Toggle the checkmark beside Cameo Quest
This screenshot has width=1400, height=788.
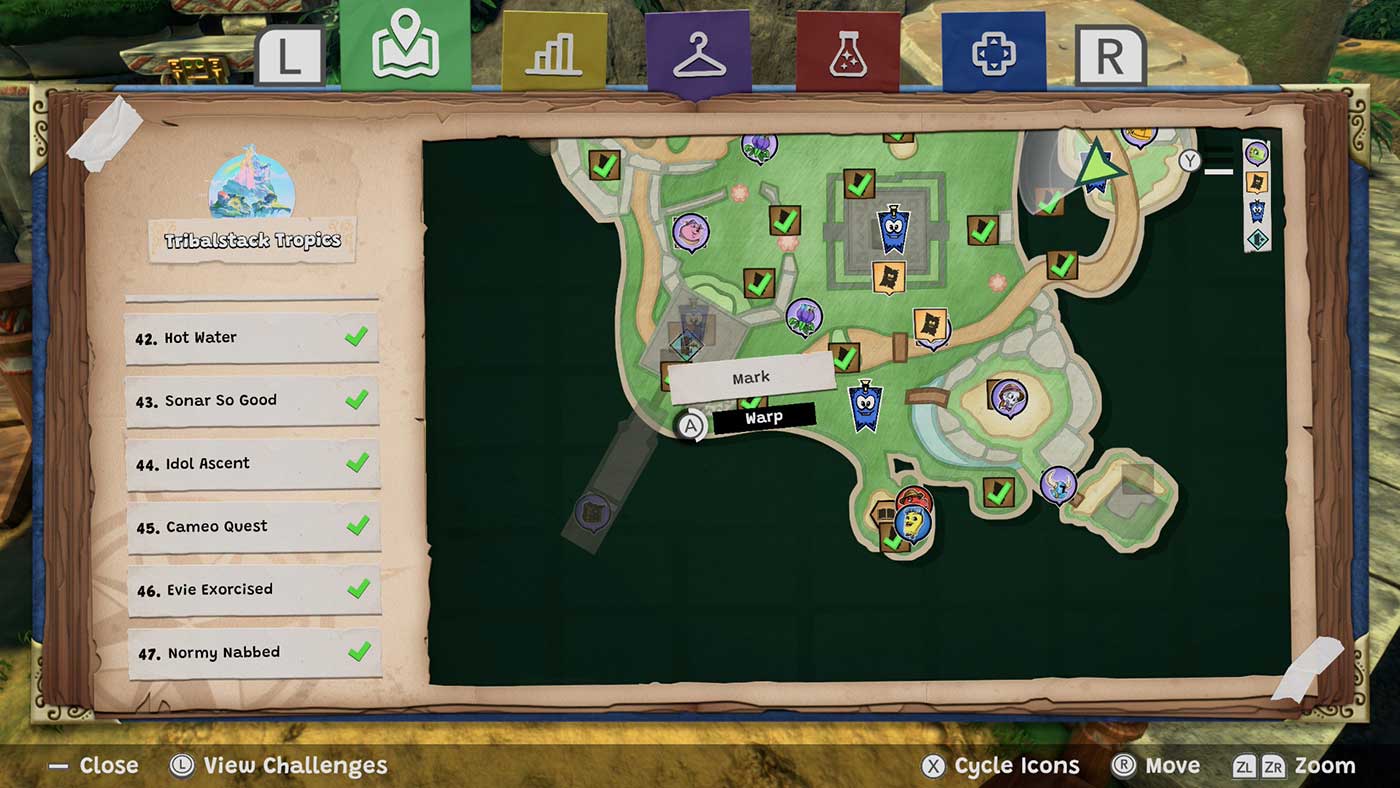coord(355,526)
